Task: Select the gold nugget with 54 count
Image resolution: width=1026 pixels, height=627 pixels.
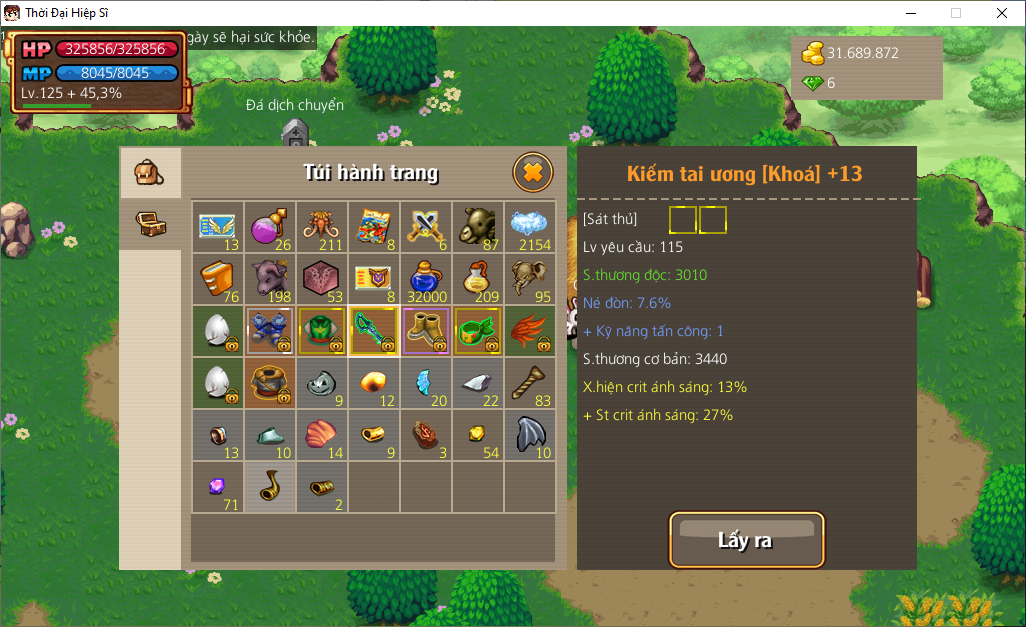Action: [x=478, y=435]
